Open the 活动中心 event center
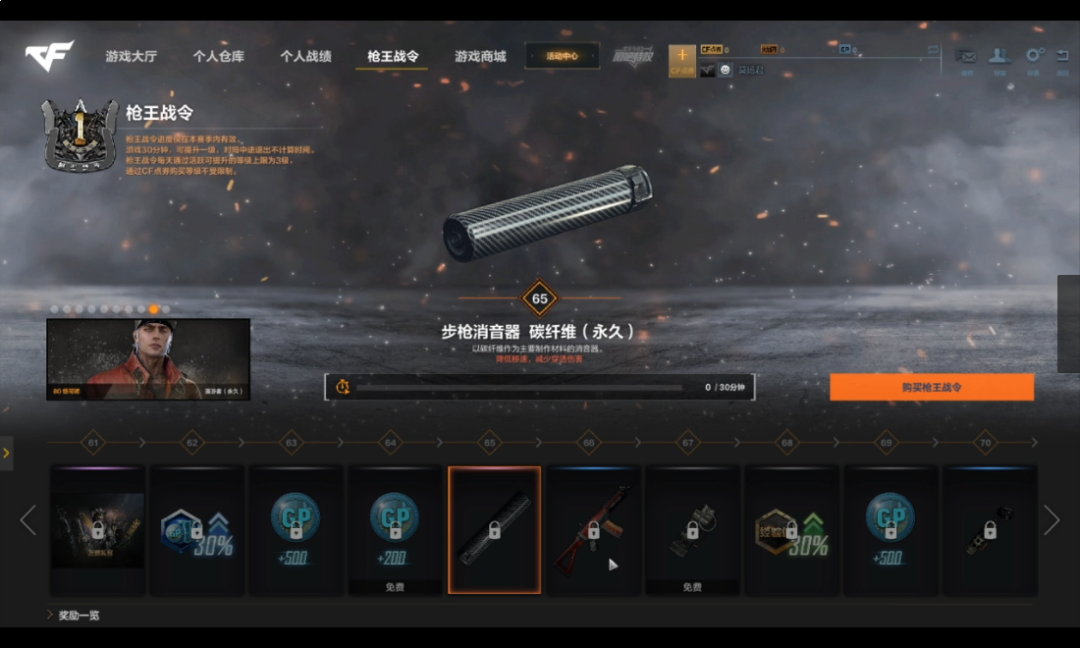Image resolution: width=1080 pixels, height=648 pixels. tap(562, 56)
